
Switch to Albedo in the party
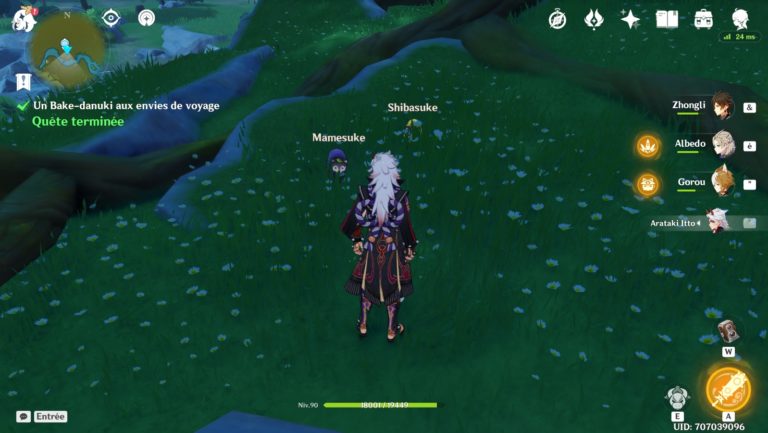pos(721,144)
